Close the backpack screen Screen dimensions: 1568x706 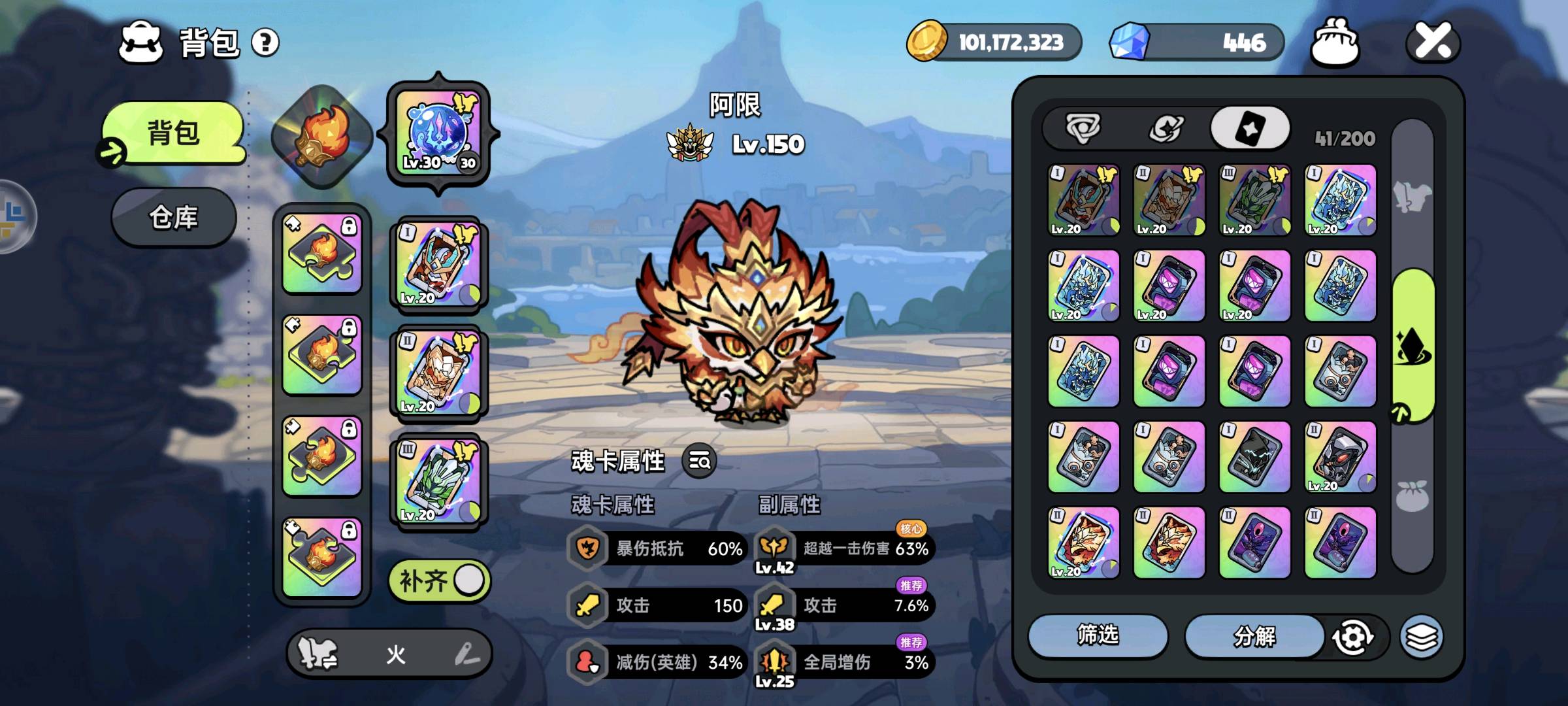point(1433,42)
